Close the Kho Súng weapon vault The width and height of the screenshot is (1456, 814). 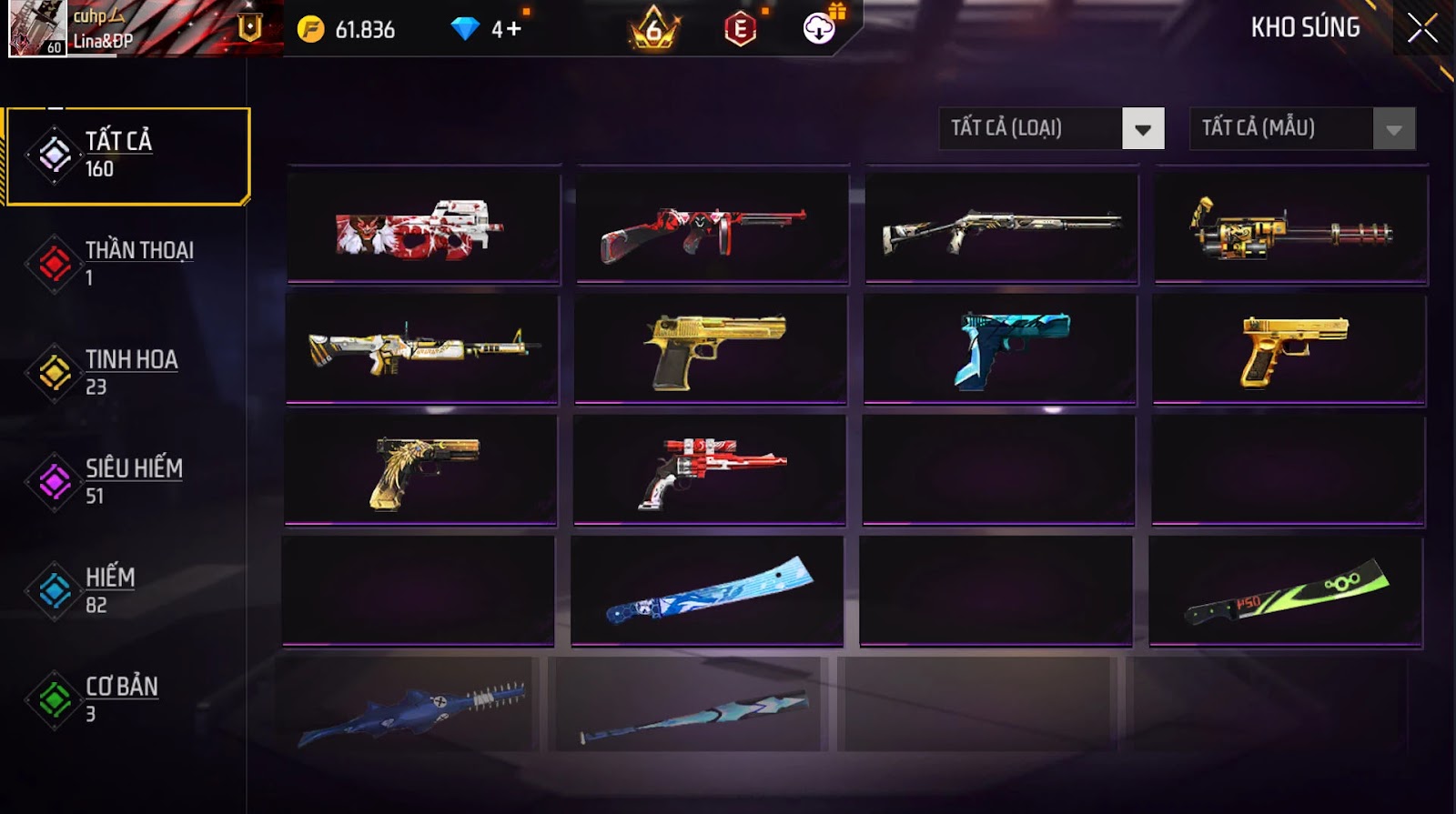(x=1422, y=28)
